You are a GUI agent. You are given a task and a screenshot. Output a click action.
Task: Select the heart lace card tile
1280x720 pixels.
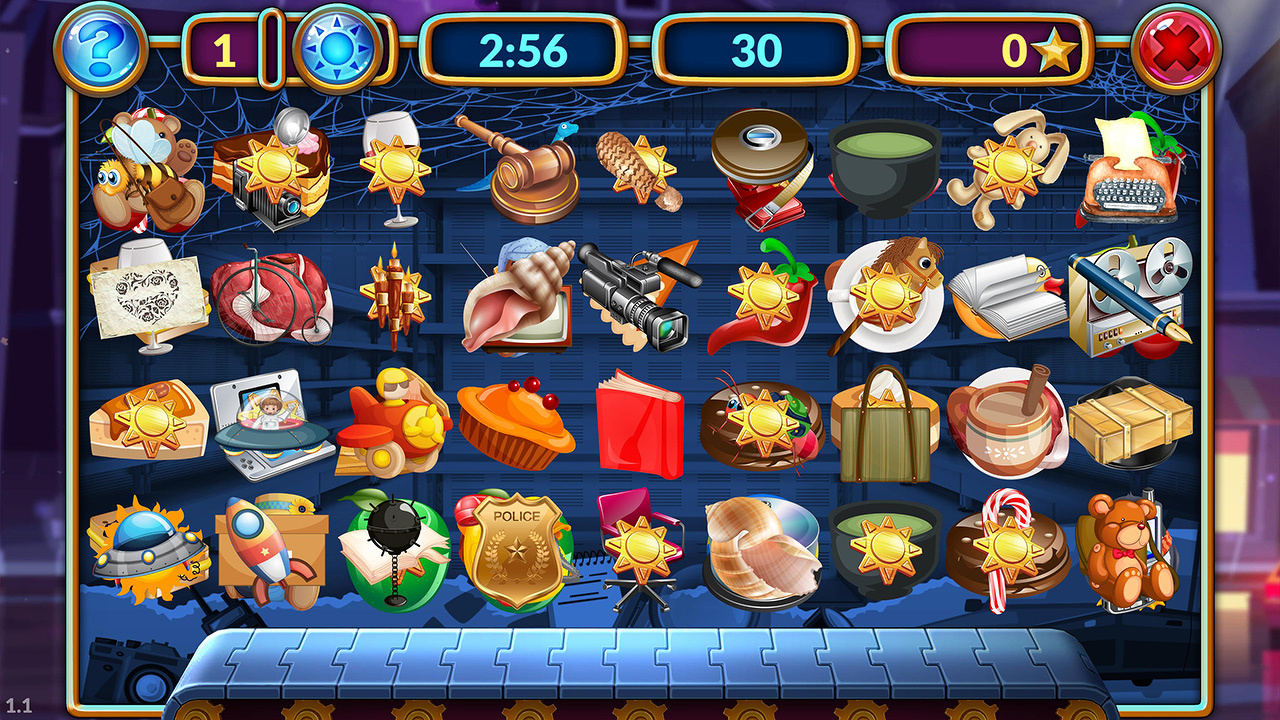pos(146,296)
